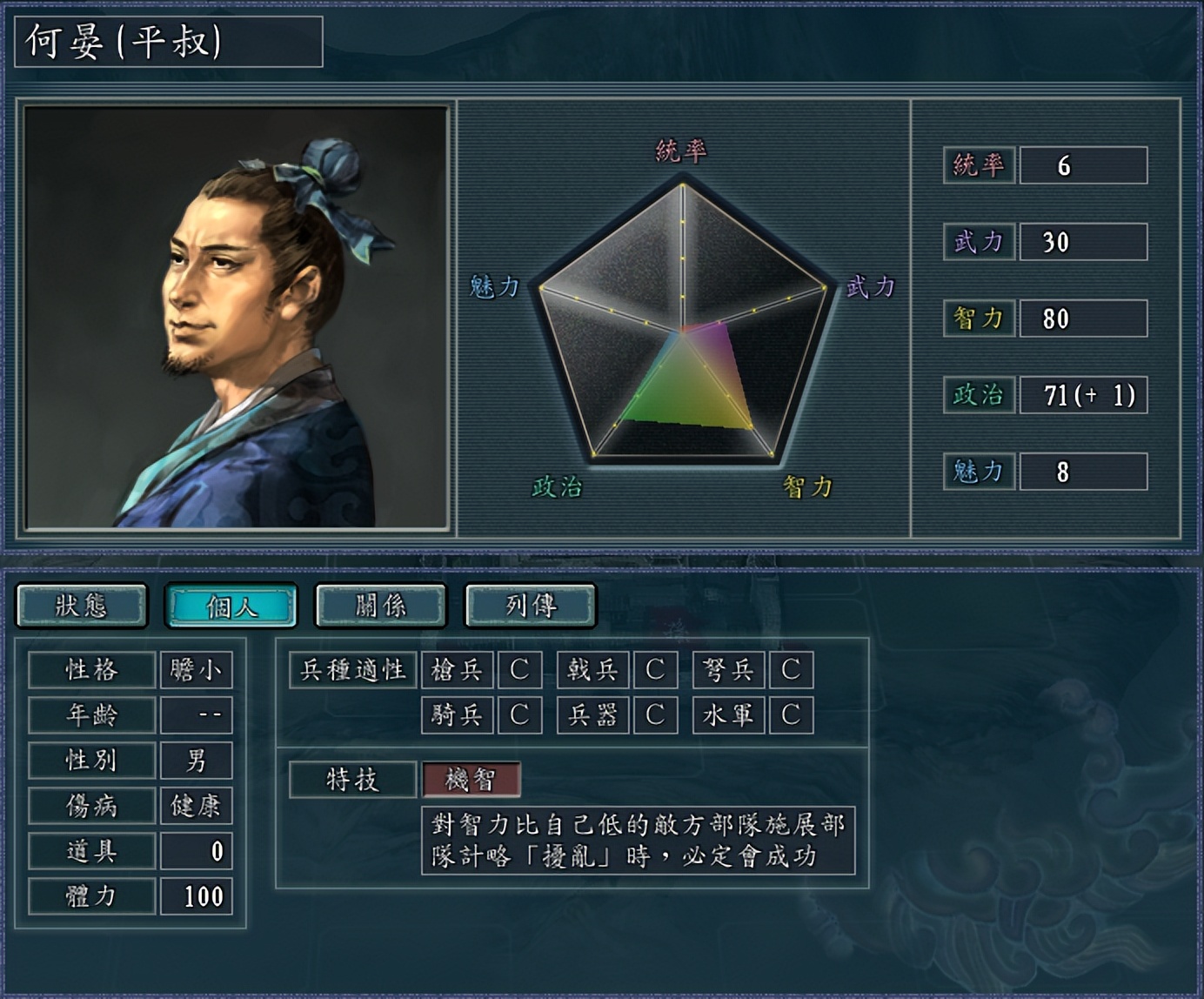The image size is (1204, 999).
Task: Click the 智力 stat label
Action: (x=978, y=319)
